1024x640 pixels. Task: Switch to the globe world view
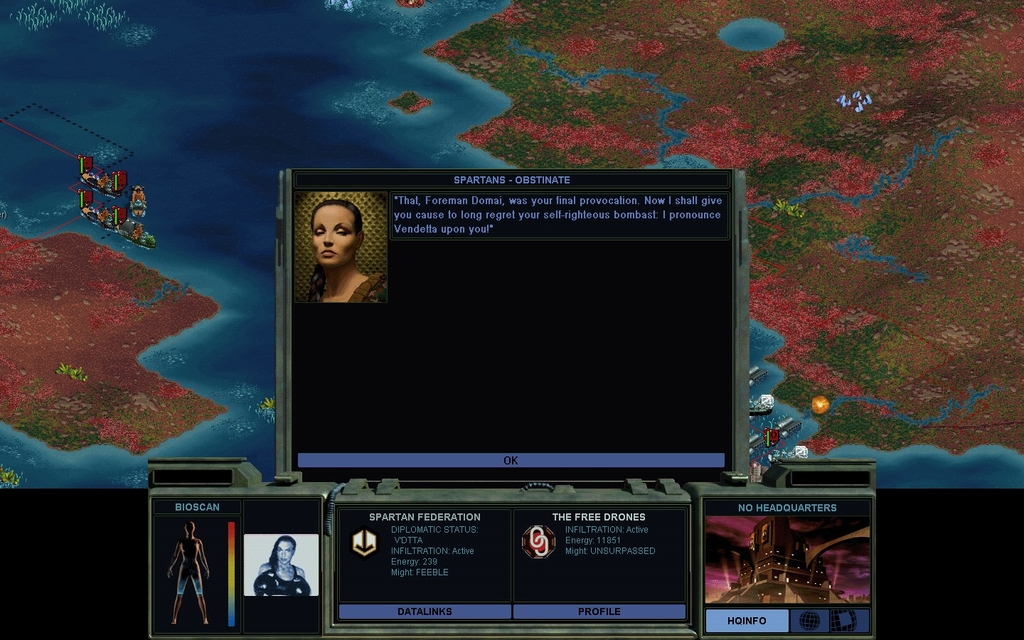(809, 621)
